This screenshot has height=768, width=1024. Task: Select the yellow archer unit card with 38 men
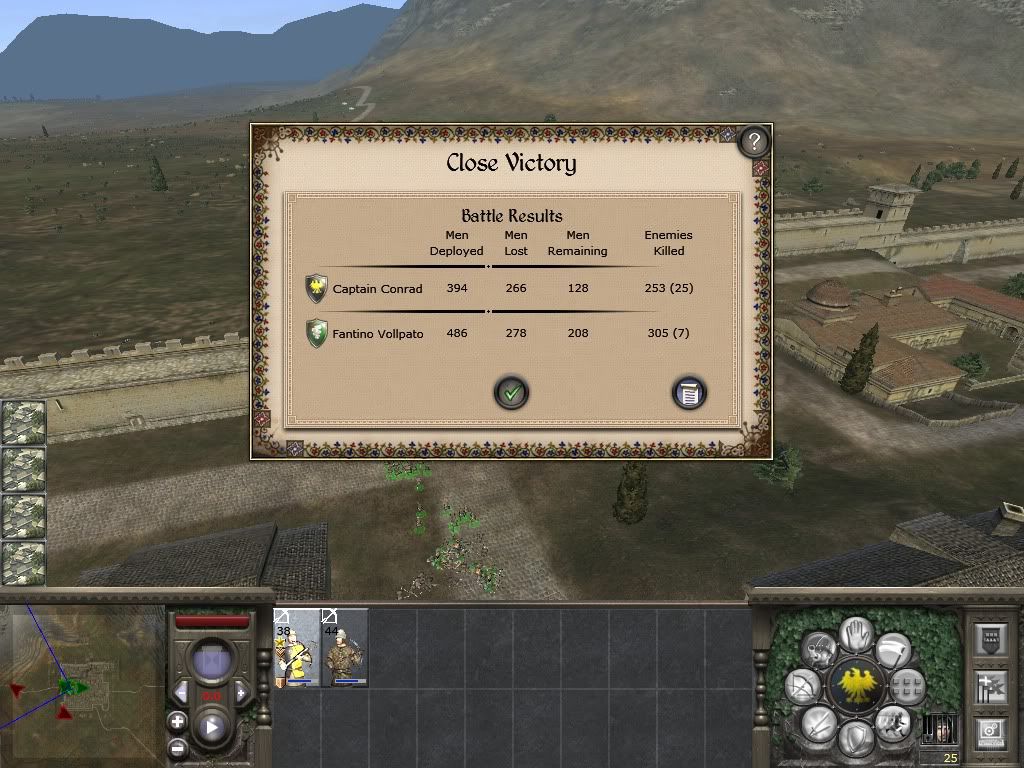point(296,648)
